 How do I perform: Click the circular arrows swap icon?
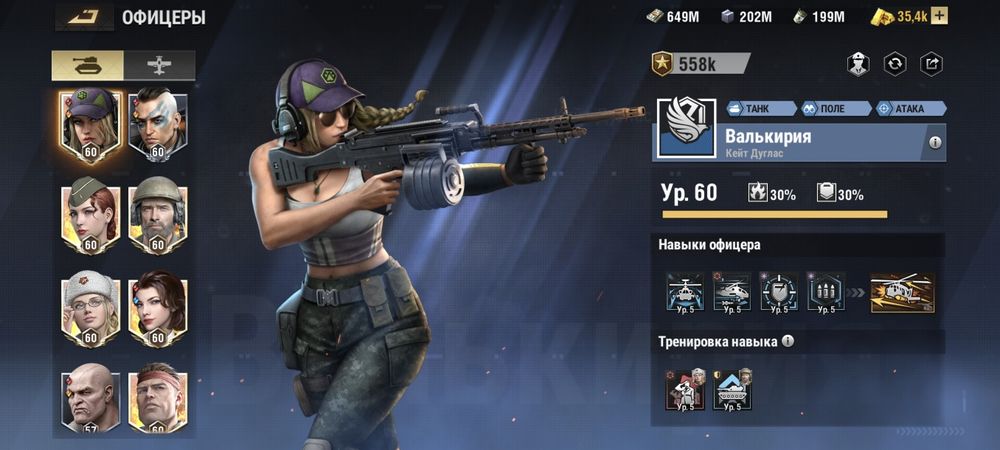pyautogui.click(x=894, y=64)
